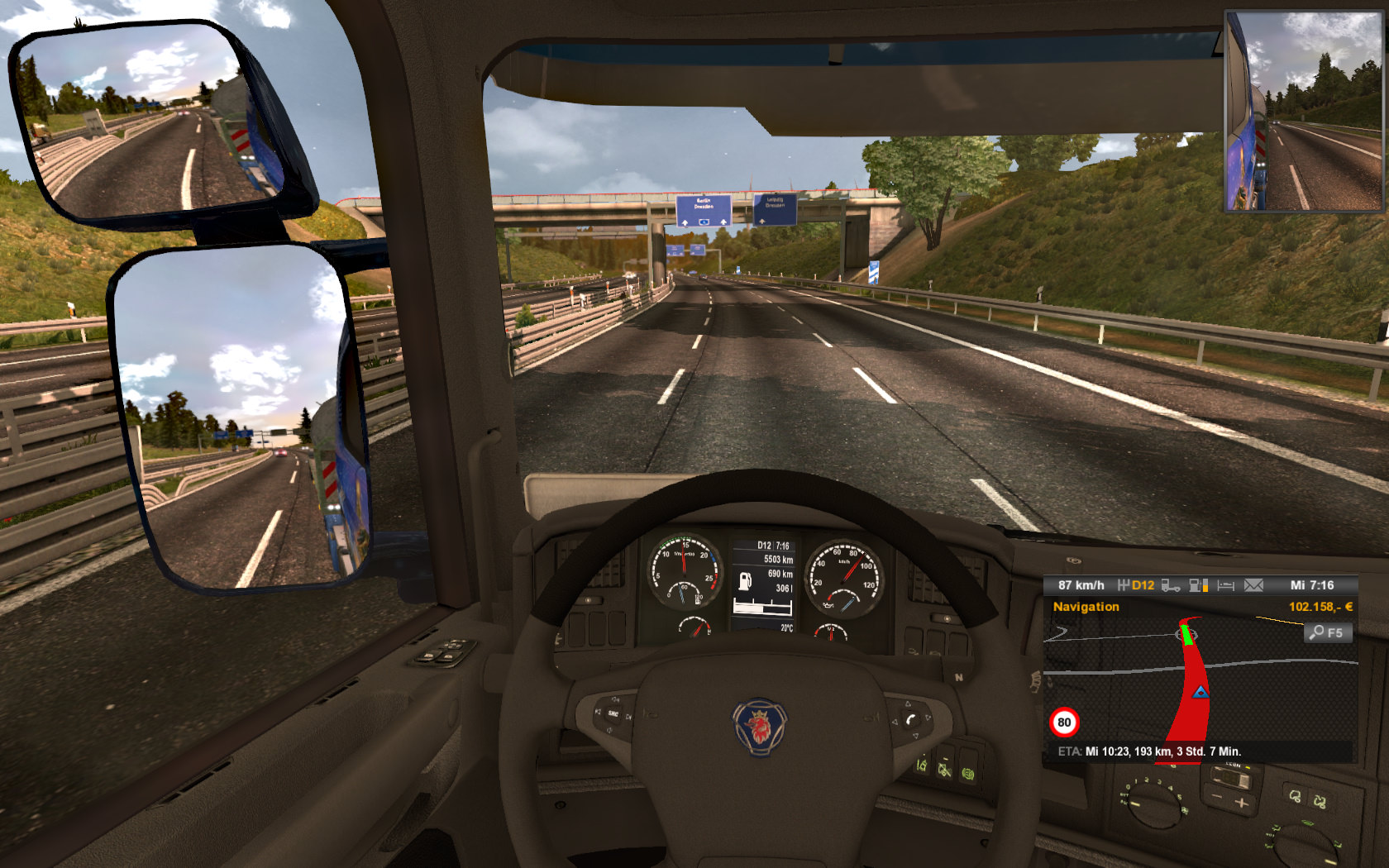Image resolution: width=1389 pixels, height=868 pixels.
Task: Click the truck damage status icon
Action: (x=1170, y=585)
